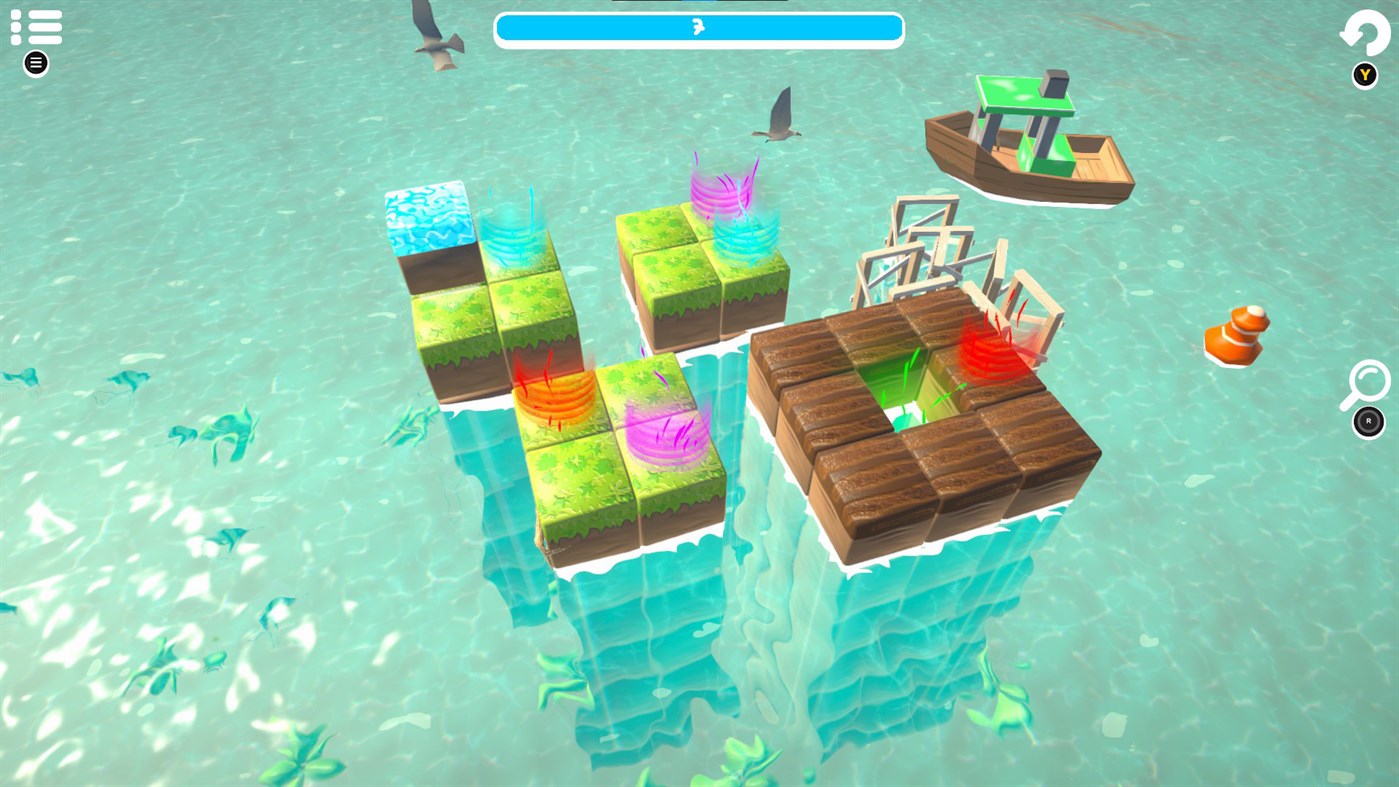Click the hamburger lines inside the black circle
1399x787 pixels.
tap(34, 61)
